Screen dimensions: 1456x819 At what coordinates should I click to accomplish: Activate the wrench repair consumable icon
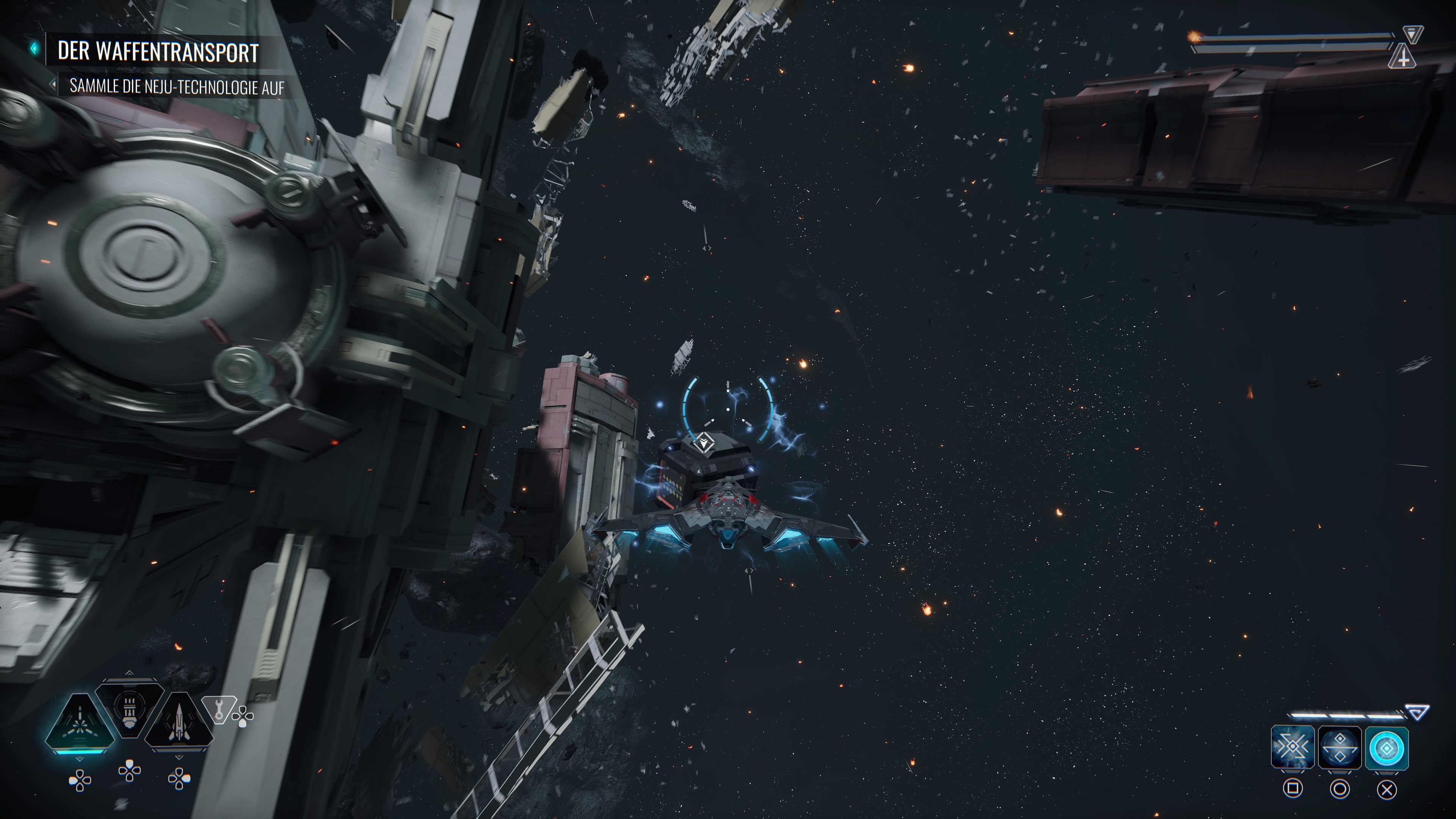click(x=218, y=709)
